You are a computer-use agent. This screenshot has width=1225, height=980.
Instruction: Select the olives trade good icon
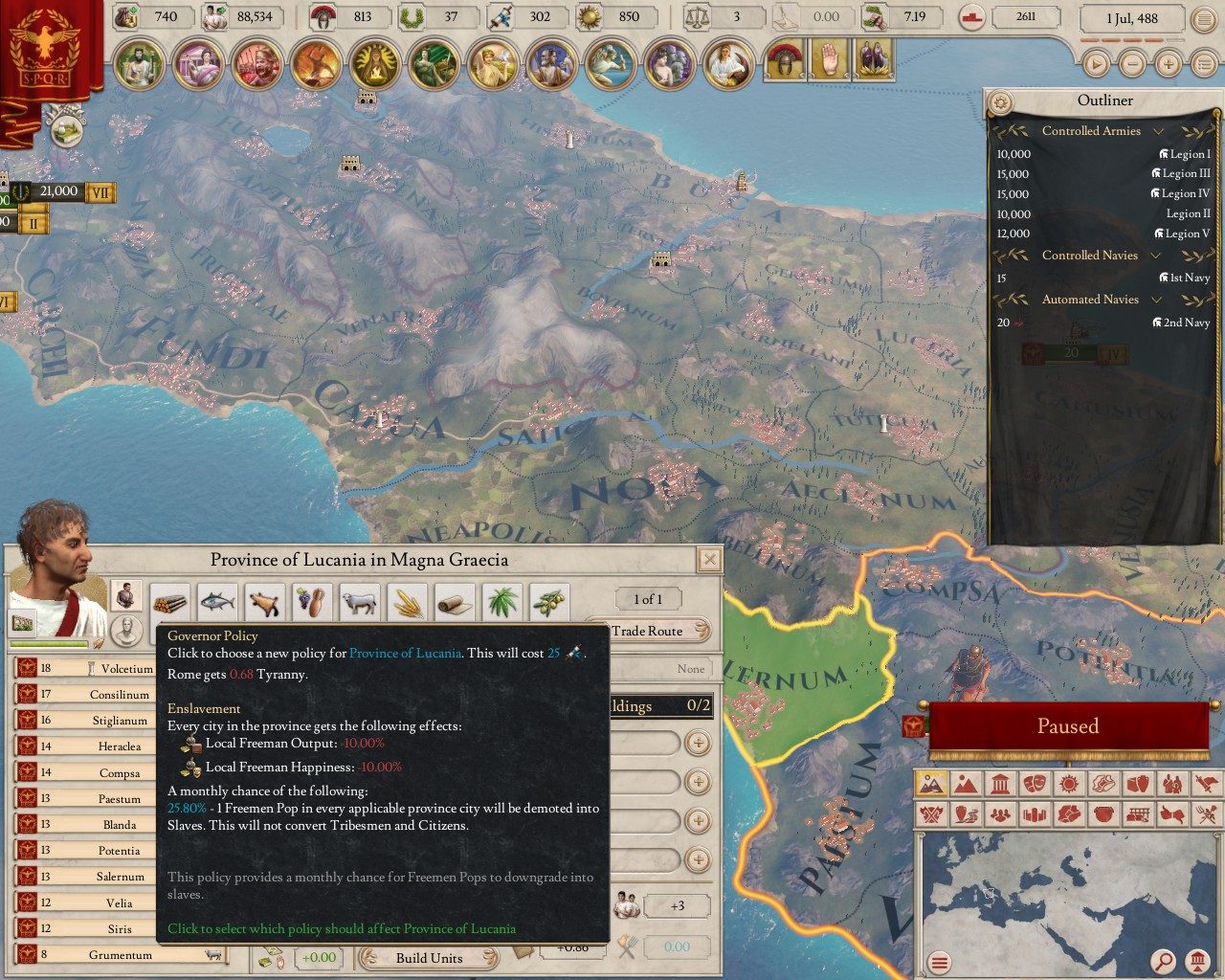point(549,603)
